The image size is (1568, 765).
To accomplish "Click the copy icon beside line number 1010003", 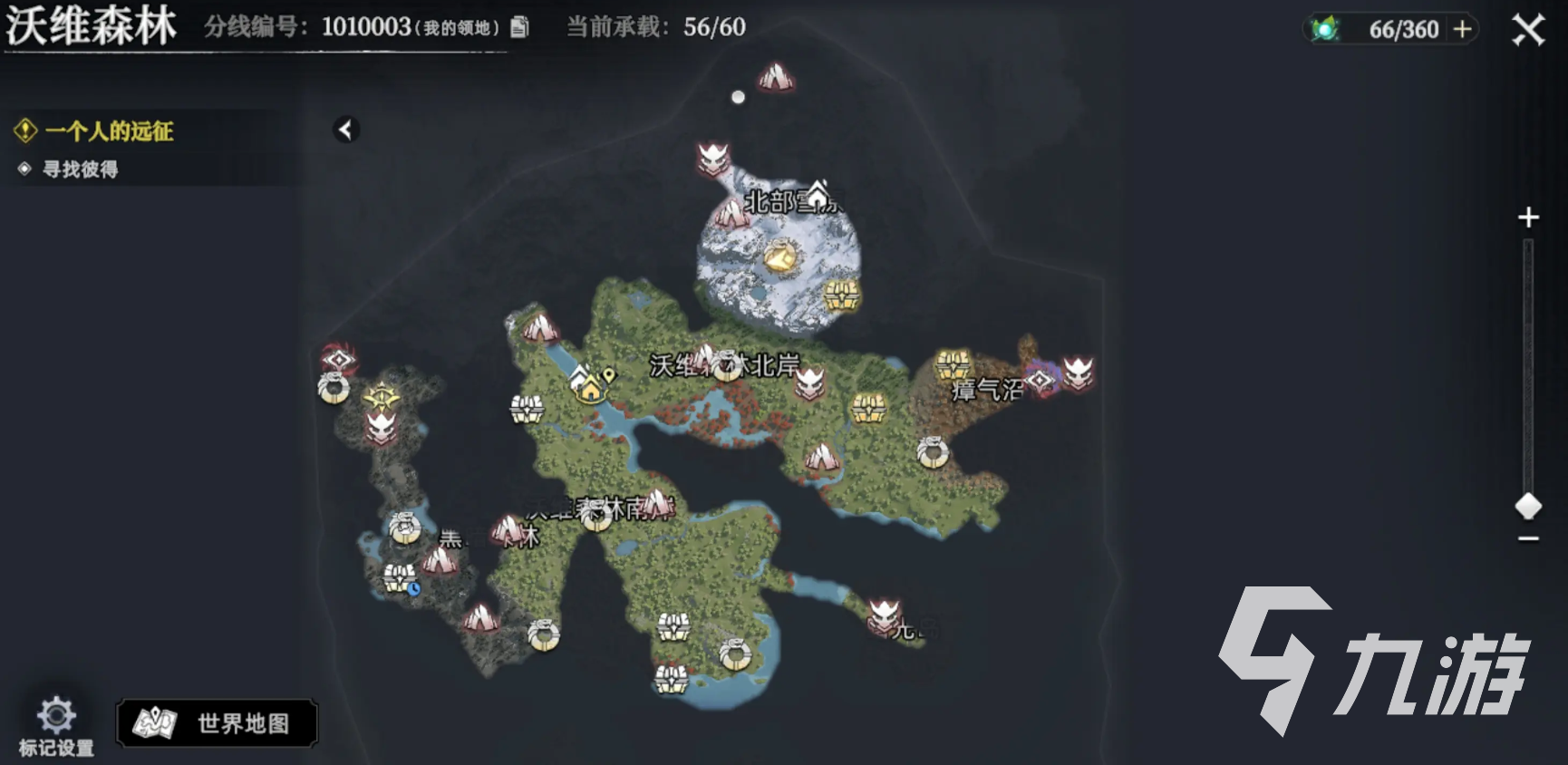I will pyautogui.click(x=519, y=28).
